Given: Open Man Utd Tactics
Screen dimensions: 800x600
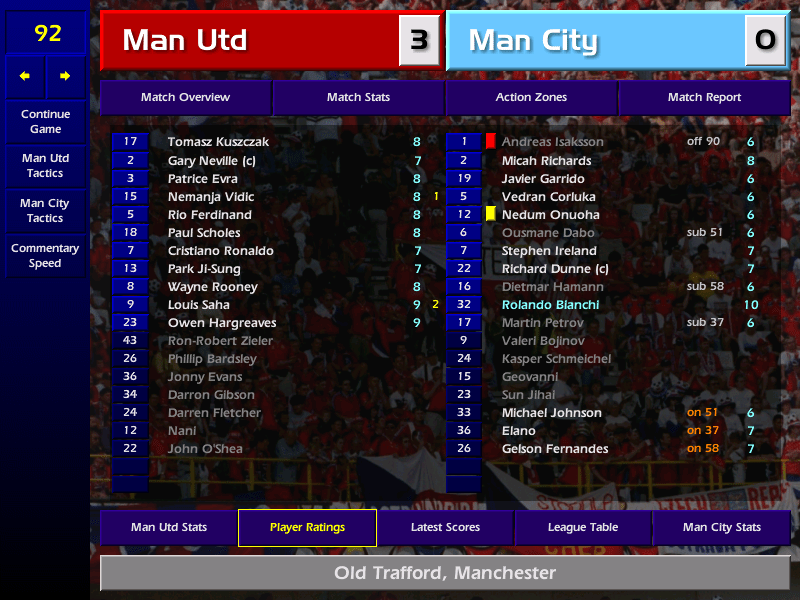Looking at the screenshot, I should click(45, 166).
